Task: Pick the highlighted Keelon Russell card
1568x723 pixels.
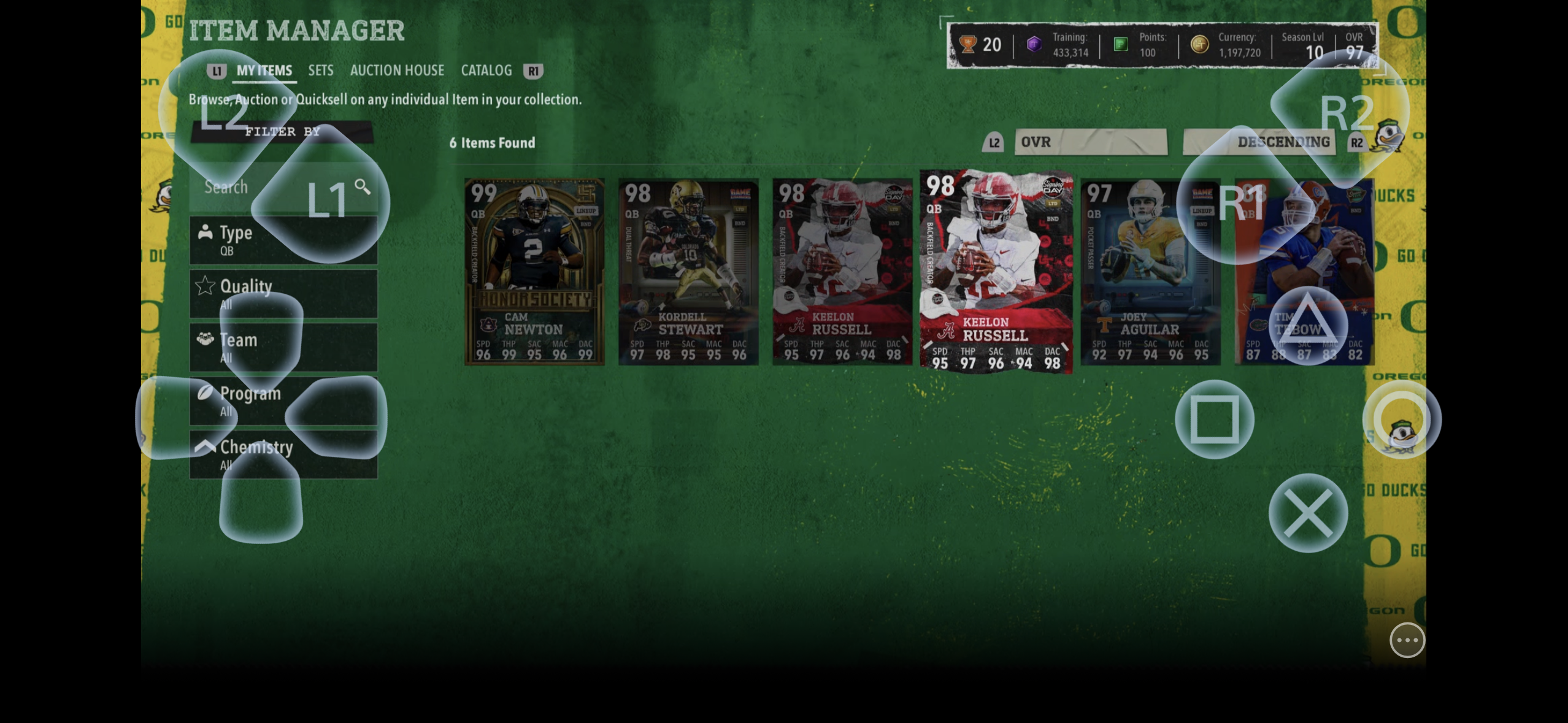Action: 996,272
